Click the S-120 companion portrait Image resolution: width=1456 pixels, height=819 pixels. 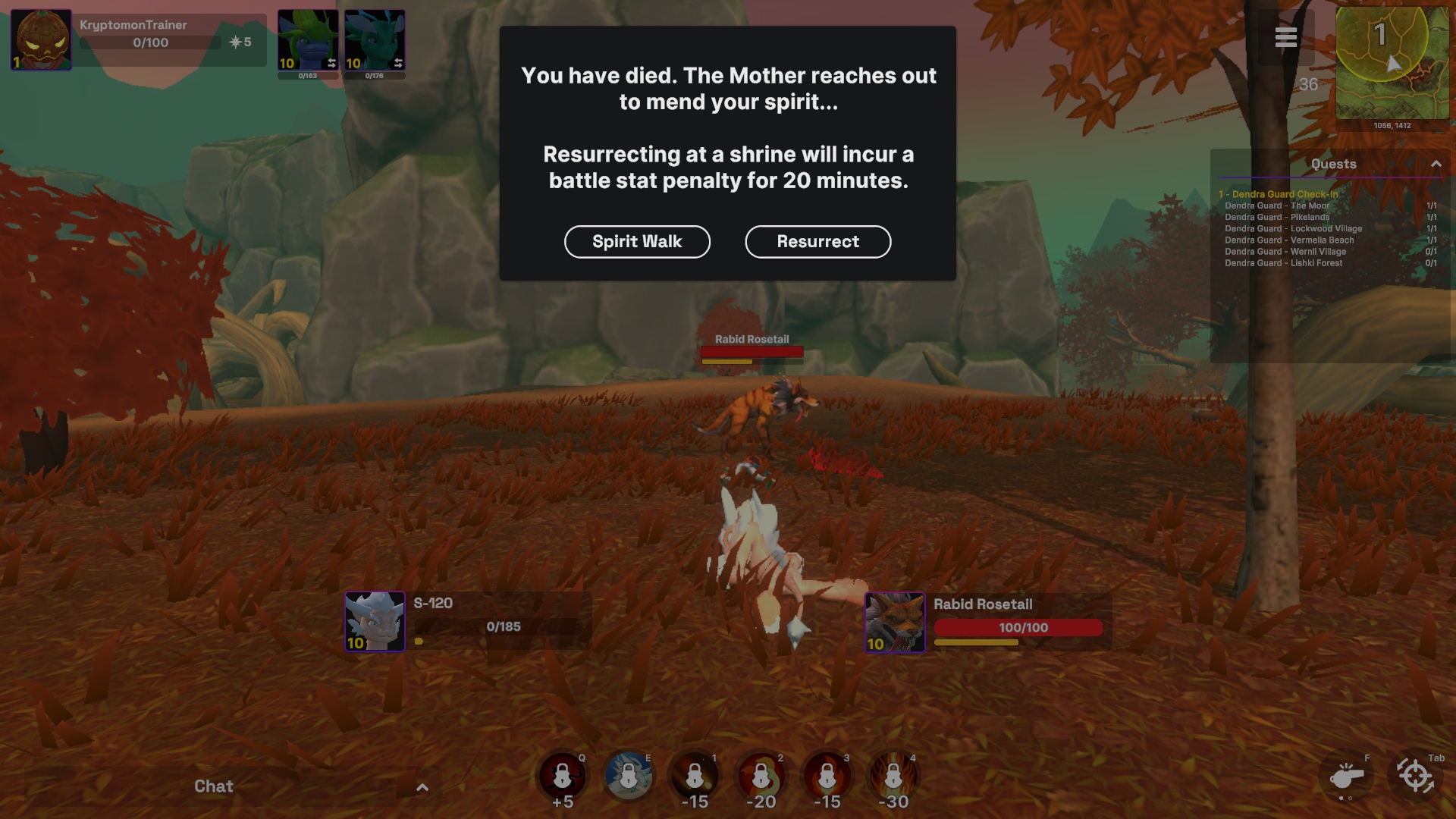click(375, 622)
